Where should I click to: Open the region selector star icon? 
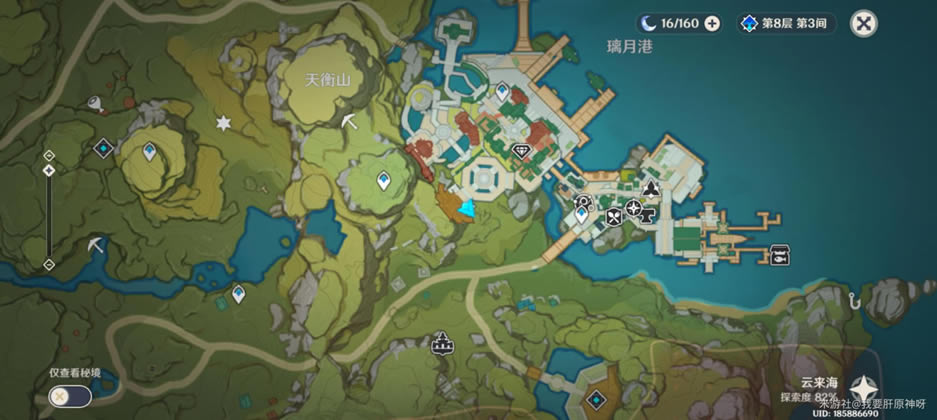pos(864,388)
